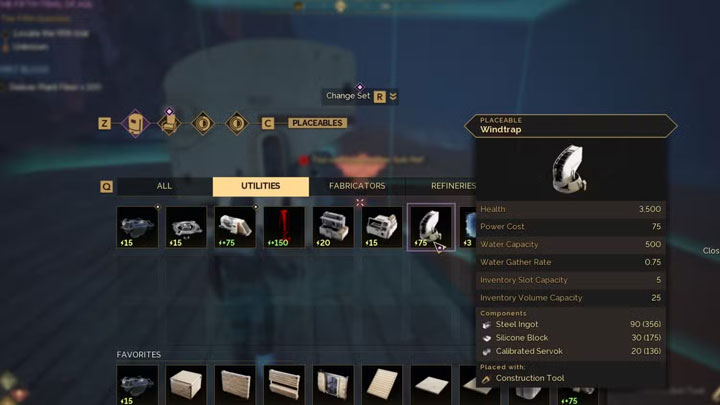The width and height of the screenshot is (720, 405).
Task: Select the UTILITIES tab
Action: [260, 186]
